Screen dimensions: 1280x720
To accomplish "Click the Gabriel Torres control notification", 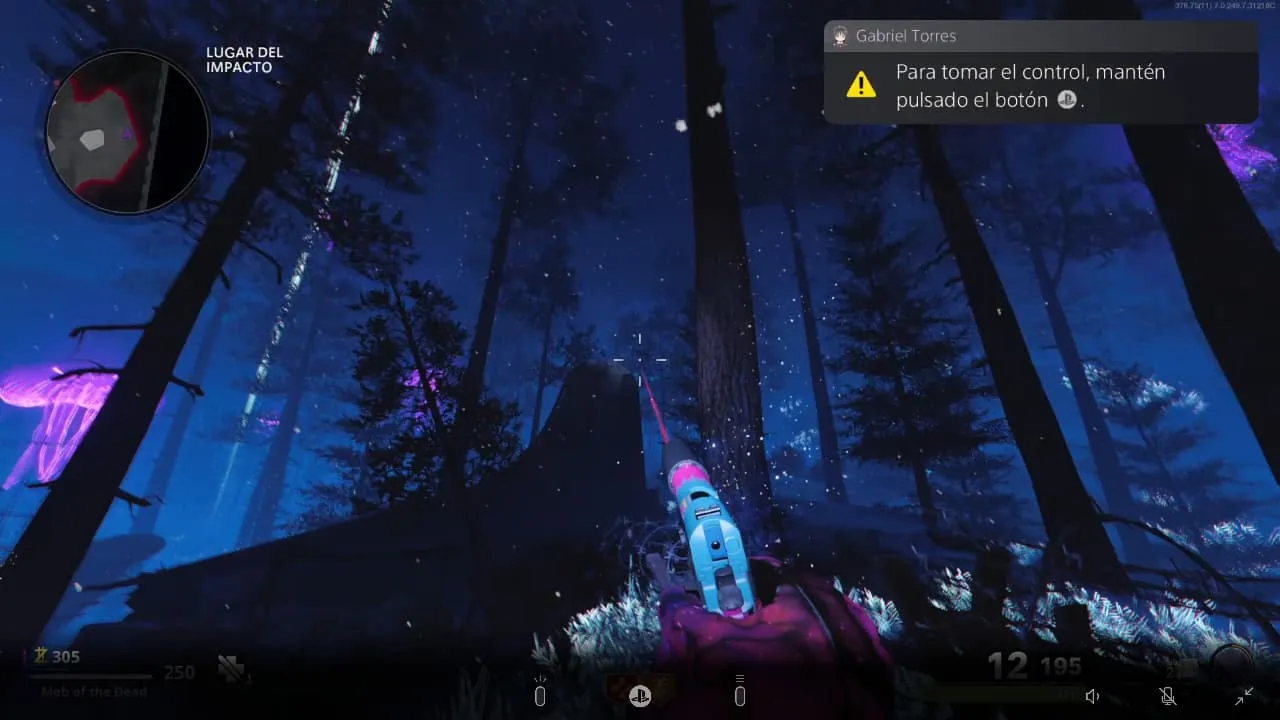I will (x=1040, y=72).
